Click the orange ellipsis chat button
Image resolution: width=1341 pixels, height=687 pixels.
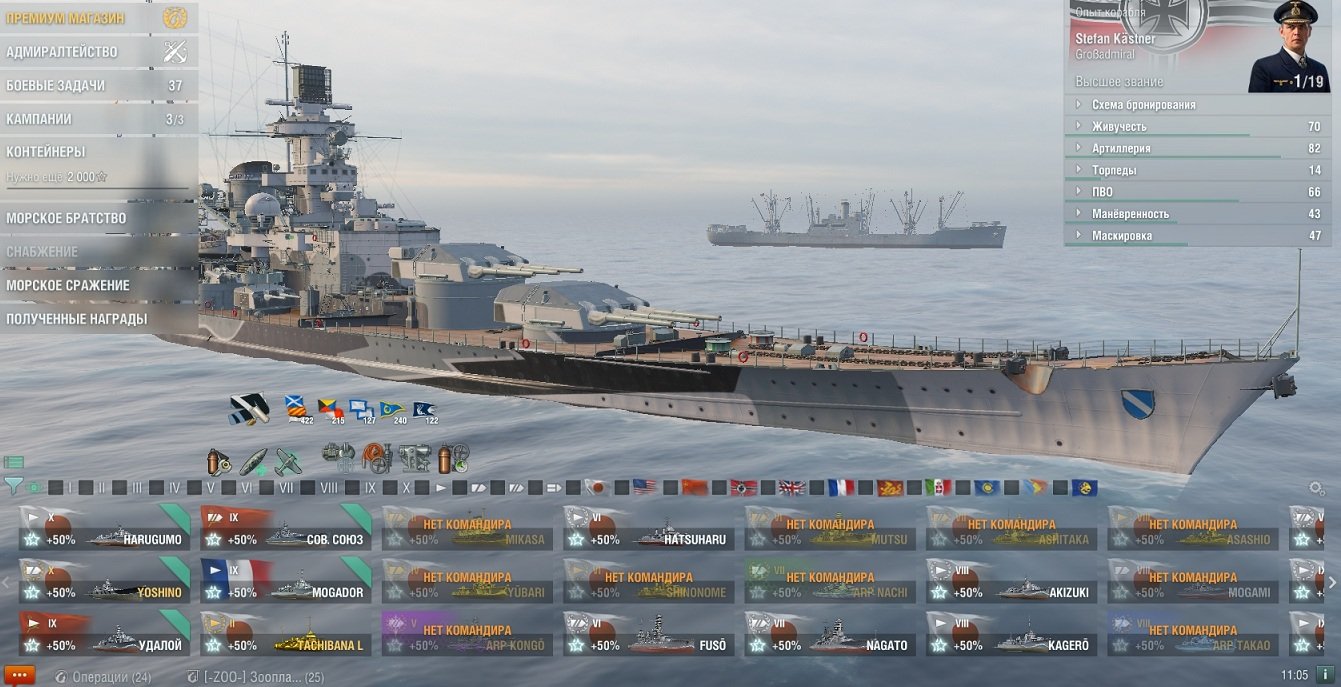(19, 676)
